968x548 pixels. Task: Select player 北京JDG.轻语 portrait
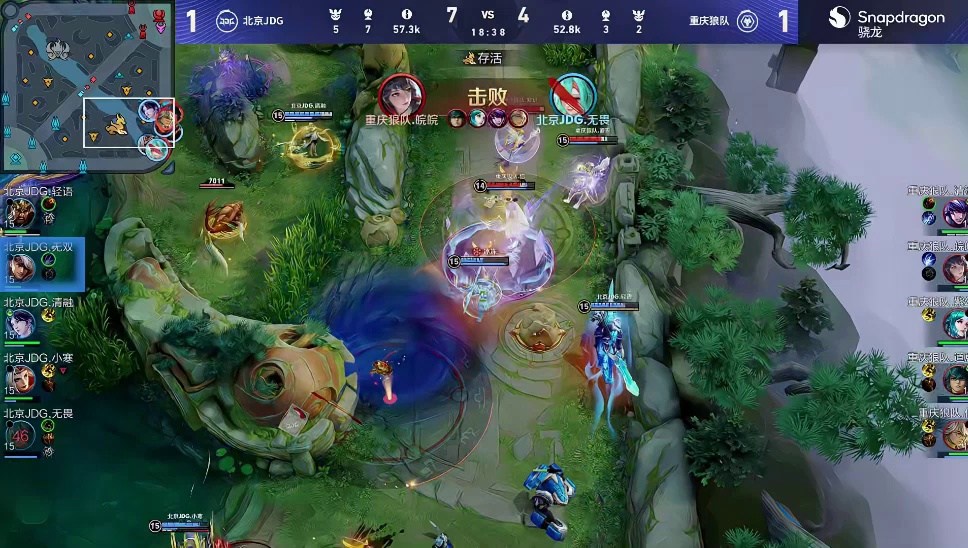[x=20, y=213]
